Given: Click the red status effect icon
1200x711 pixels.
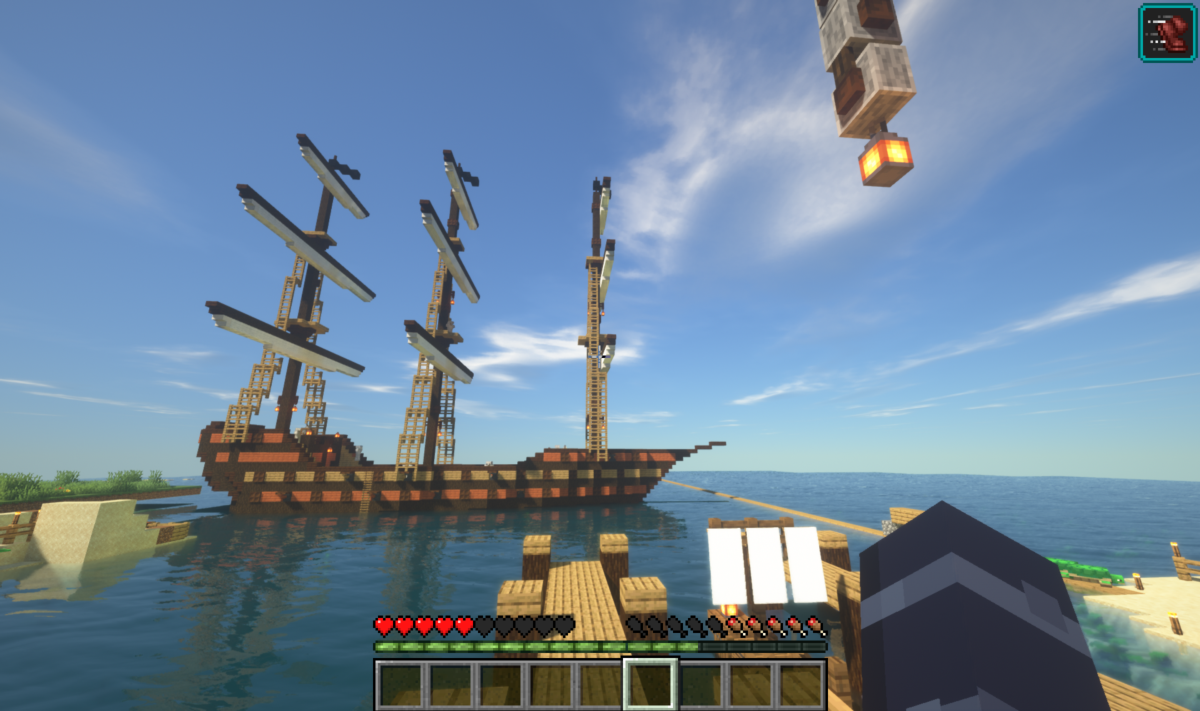Looking at the screenshot, I should tap(1167, 32).
